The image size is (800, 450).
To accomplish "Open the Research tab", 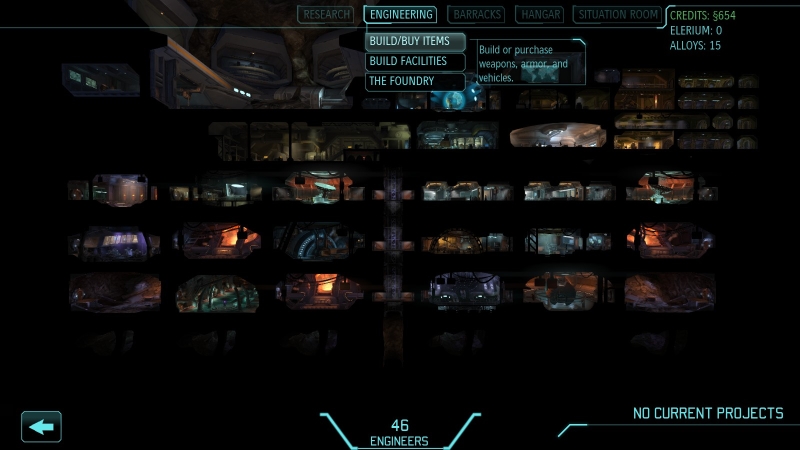I will point(326,15).
